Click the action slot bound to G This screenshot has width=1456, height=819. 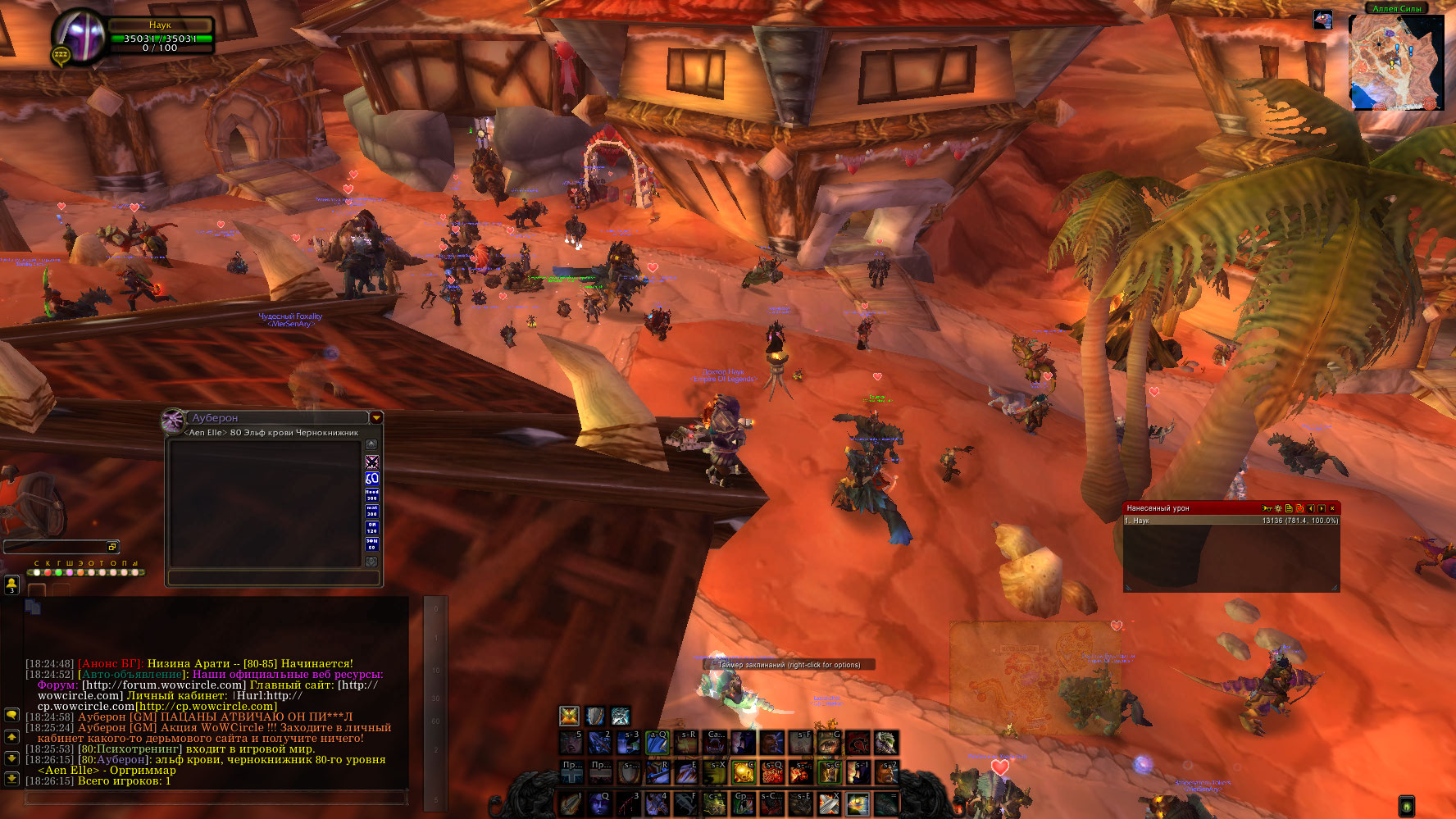tap(828, 743)
